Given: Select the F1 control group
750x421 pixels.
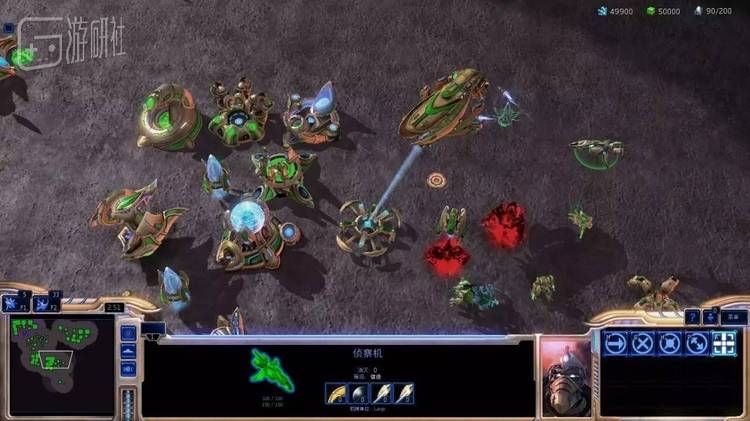Looking at the screenshot, I should 16,304.
